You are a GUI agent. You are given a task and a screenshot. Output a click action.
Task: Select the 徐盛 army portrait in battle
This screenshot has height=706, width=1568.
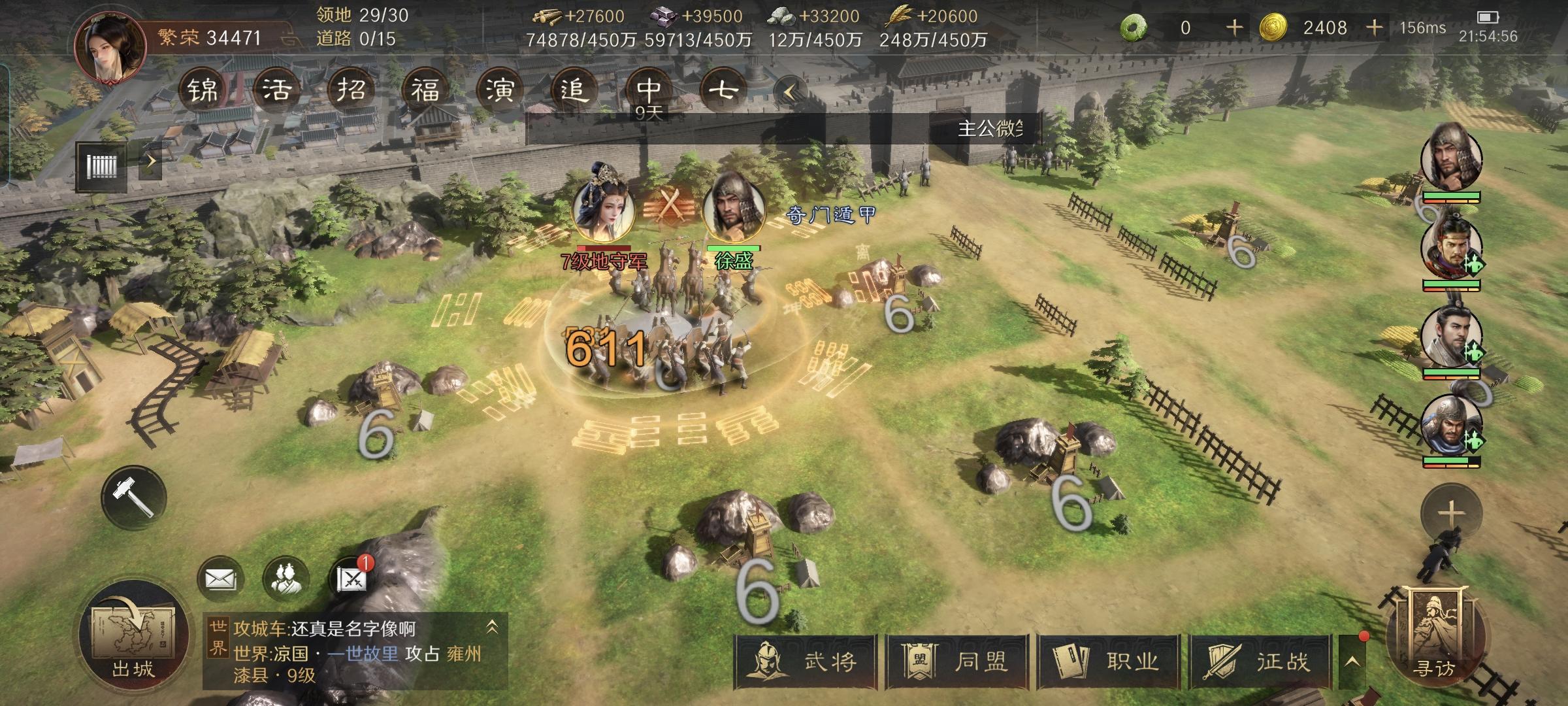click(734, 208)
